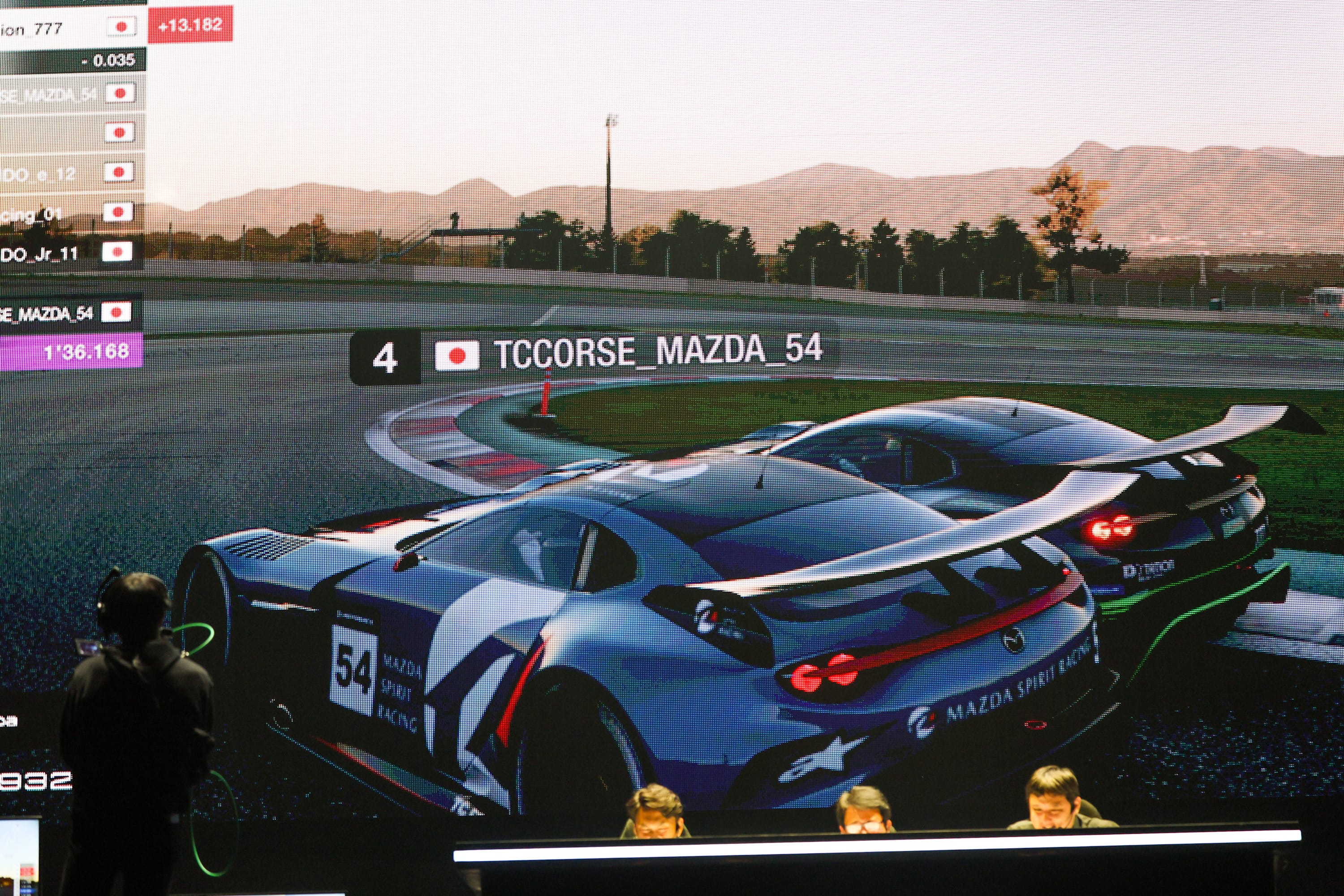Select the driver row ending in 12
The image size is (1344, 896).
tap(66, 172)
